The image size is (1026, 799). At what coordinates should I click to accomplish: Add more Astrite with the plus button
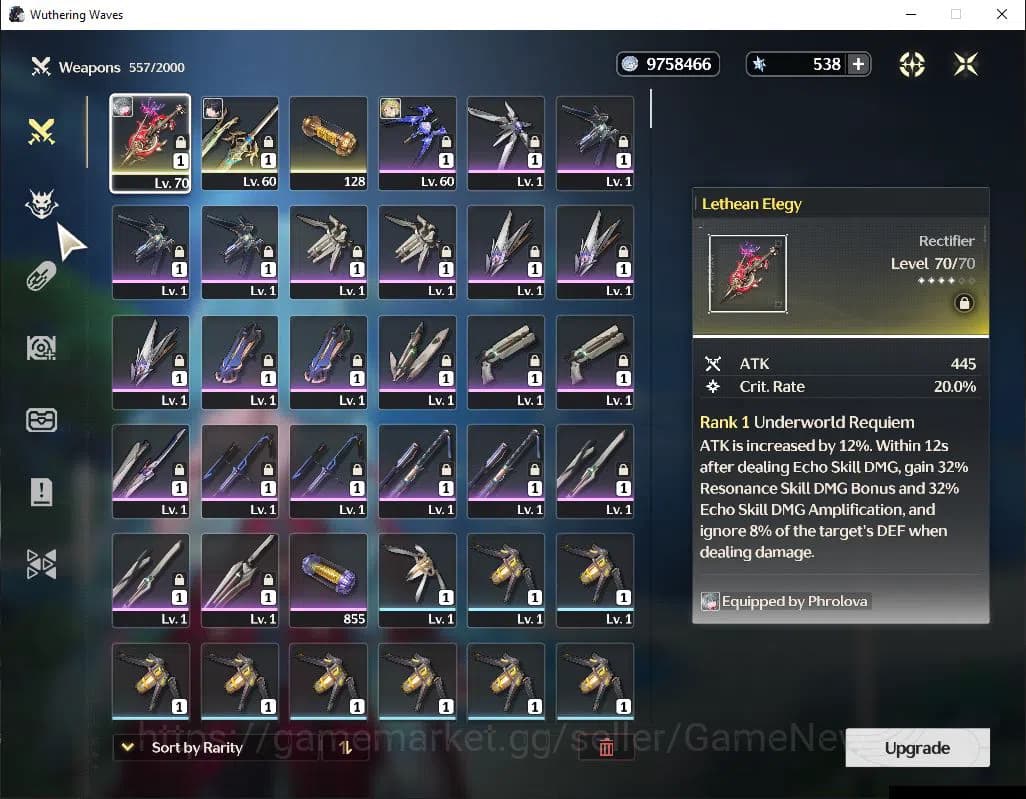pyautogui.click(x=858, y=64)
